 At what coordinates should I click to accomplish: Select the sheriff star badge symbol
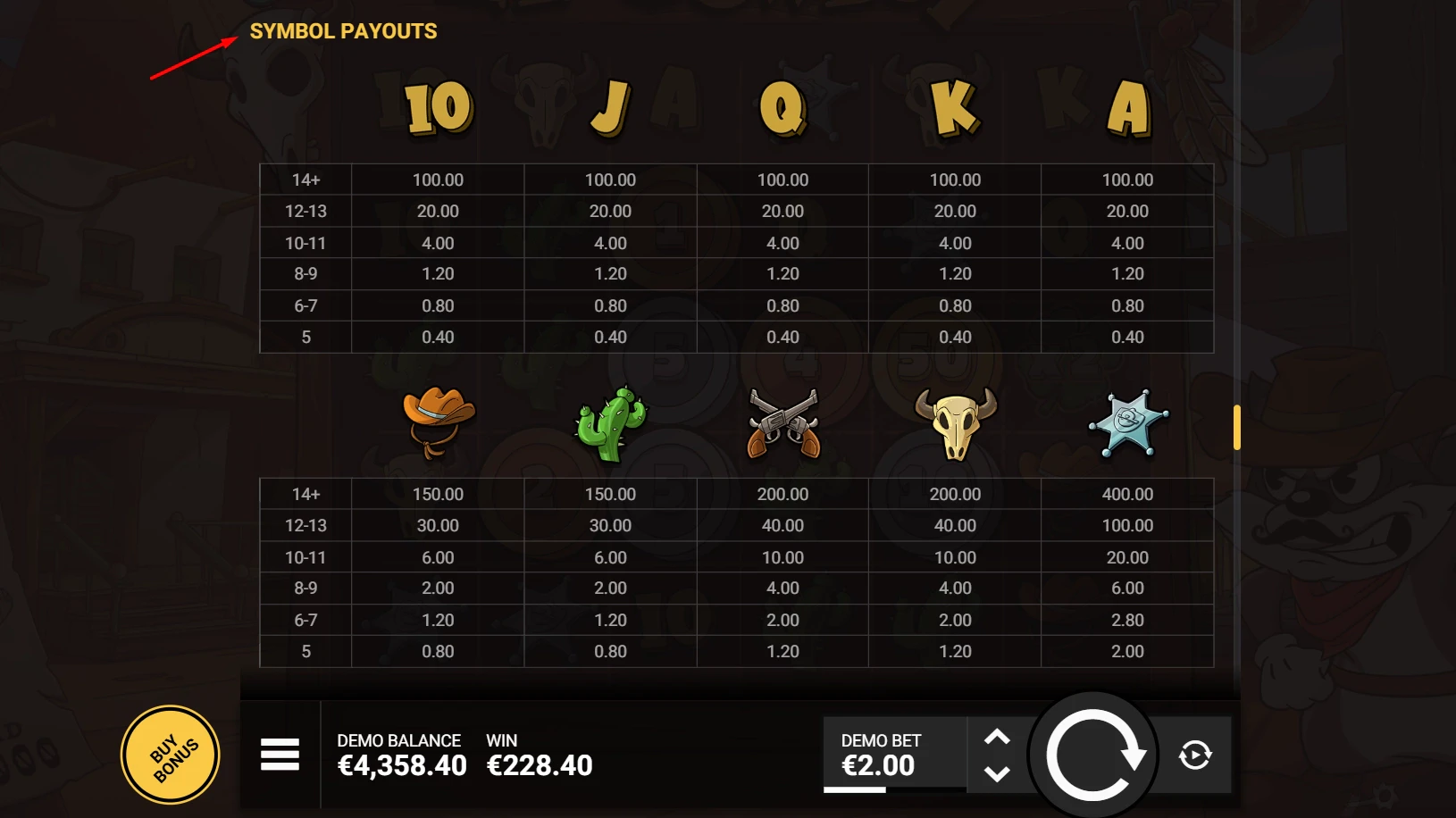coord(1126,422)
